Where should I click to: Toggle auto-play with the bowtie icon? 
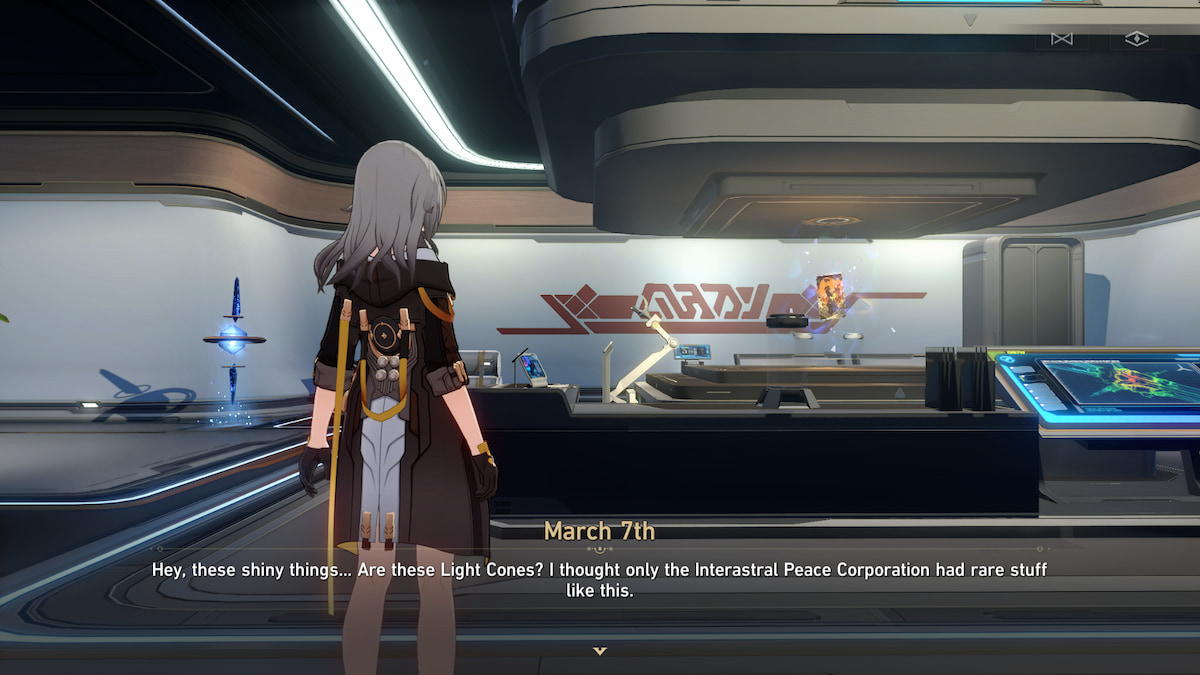(1061, 39)
